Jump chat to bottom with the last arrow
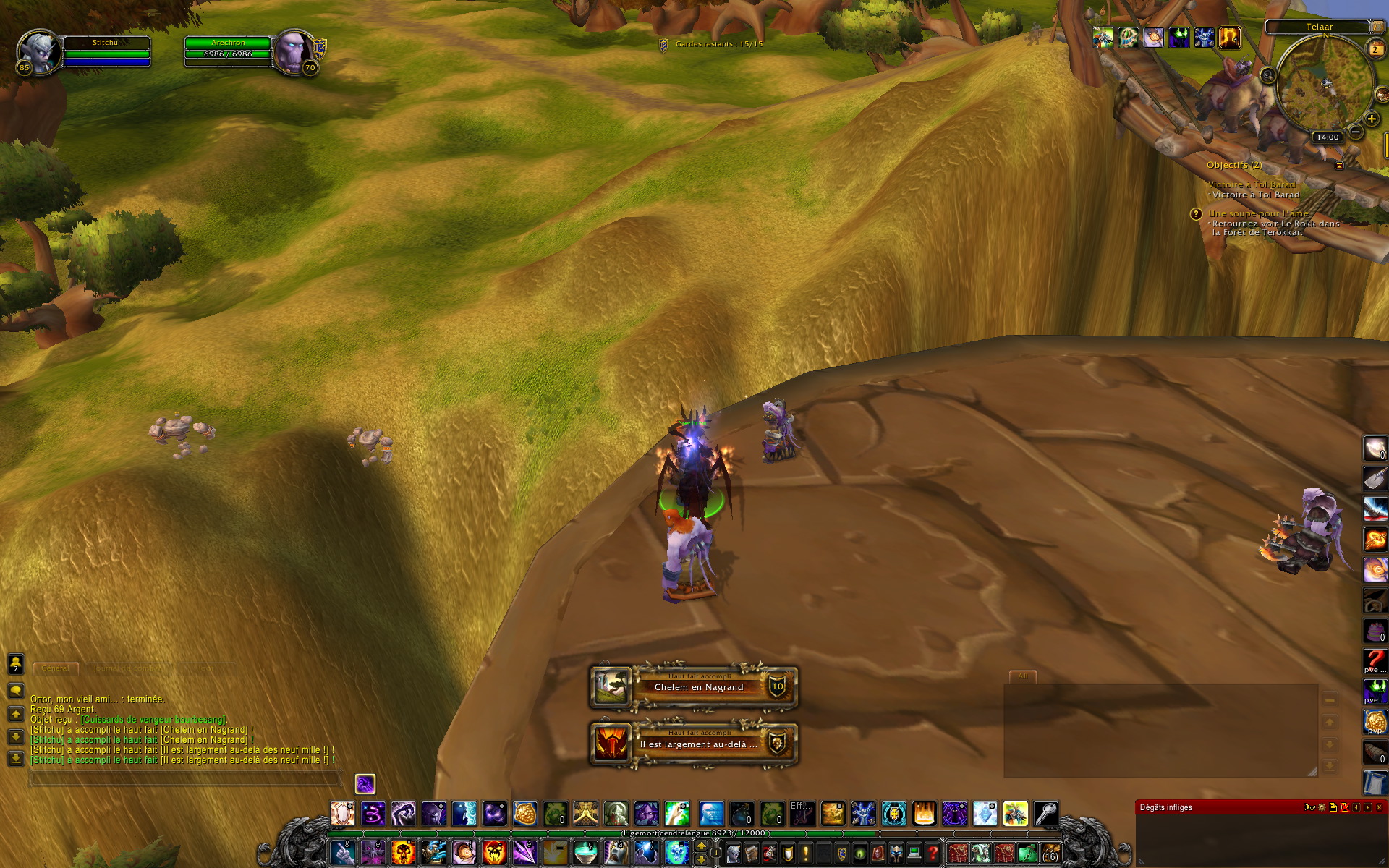This screenshot has height=868, width=1389. point(16,759)
